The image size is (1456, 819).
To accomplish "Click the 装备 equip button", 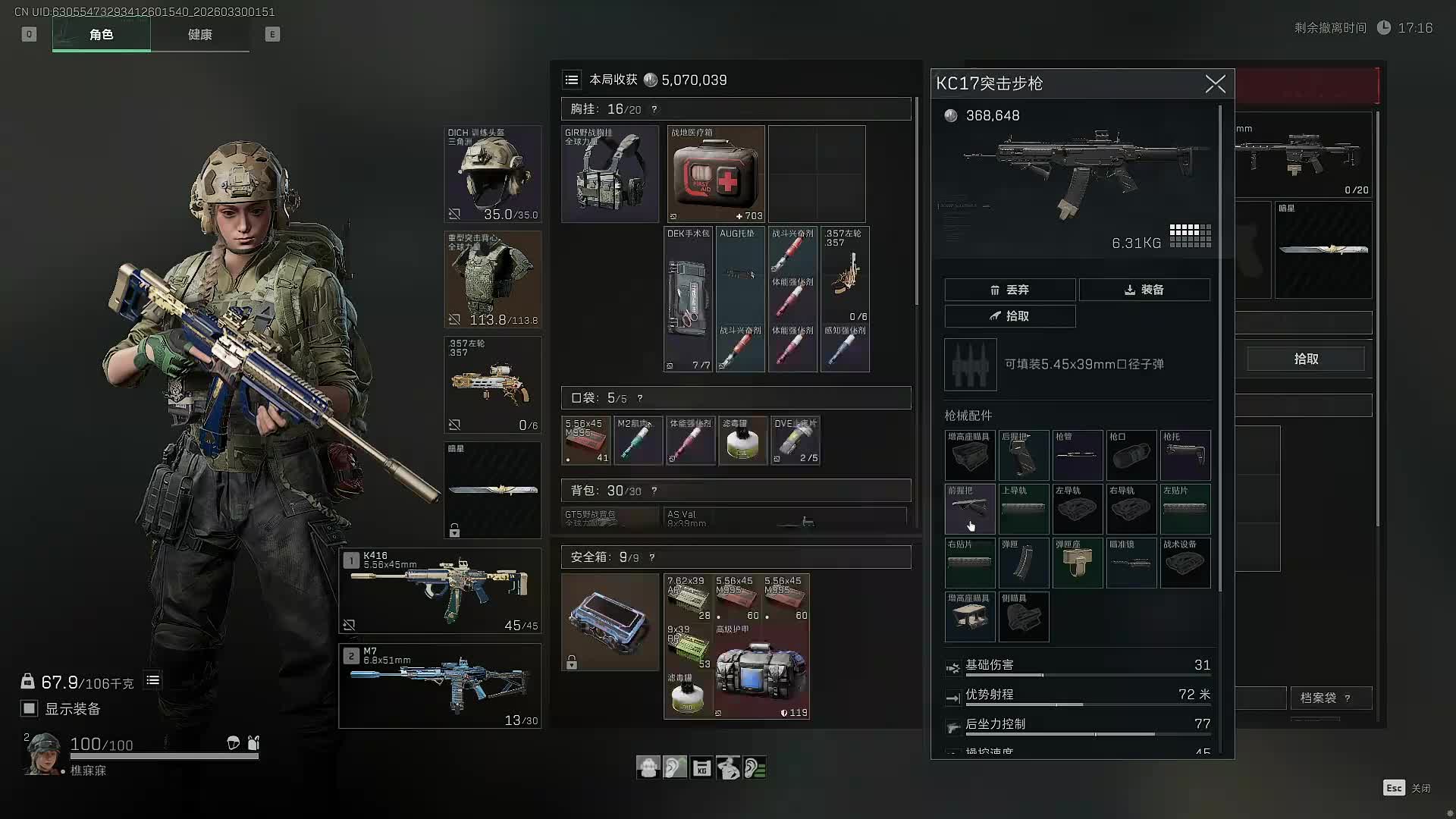I will [x=1144, y=290].
